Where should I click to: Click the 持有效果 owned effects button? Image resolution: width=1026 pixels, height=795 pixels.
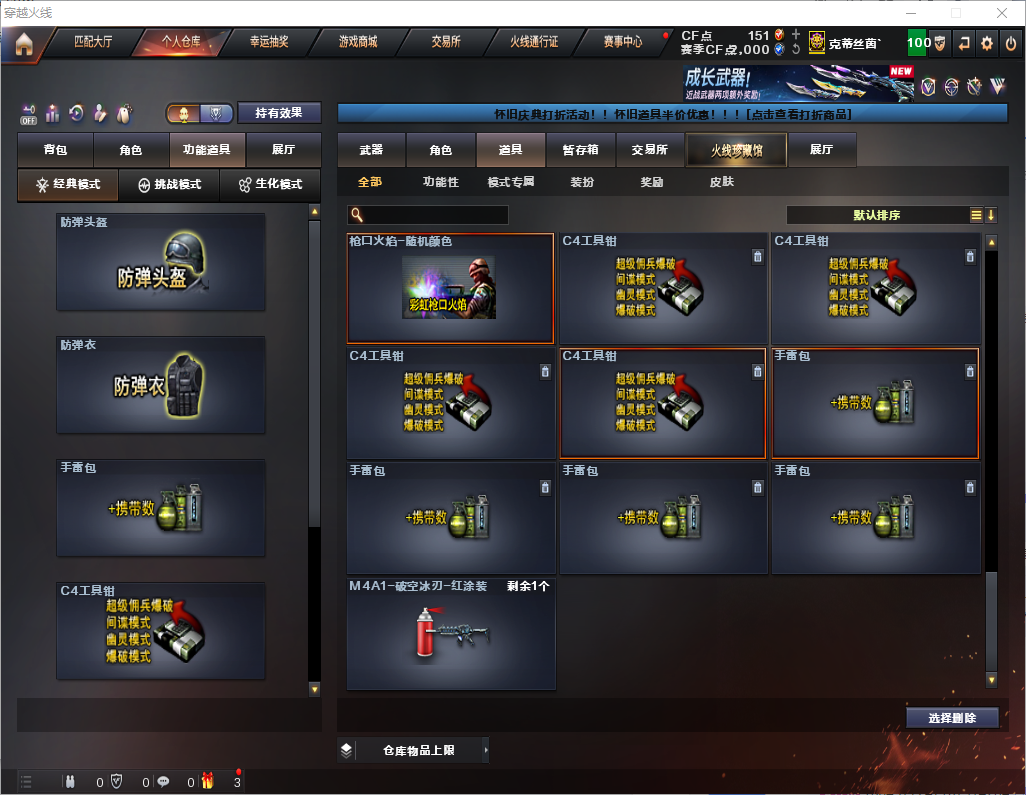[279, 113]
